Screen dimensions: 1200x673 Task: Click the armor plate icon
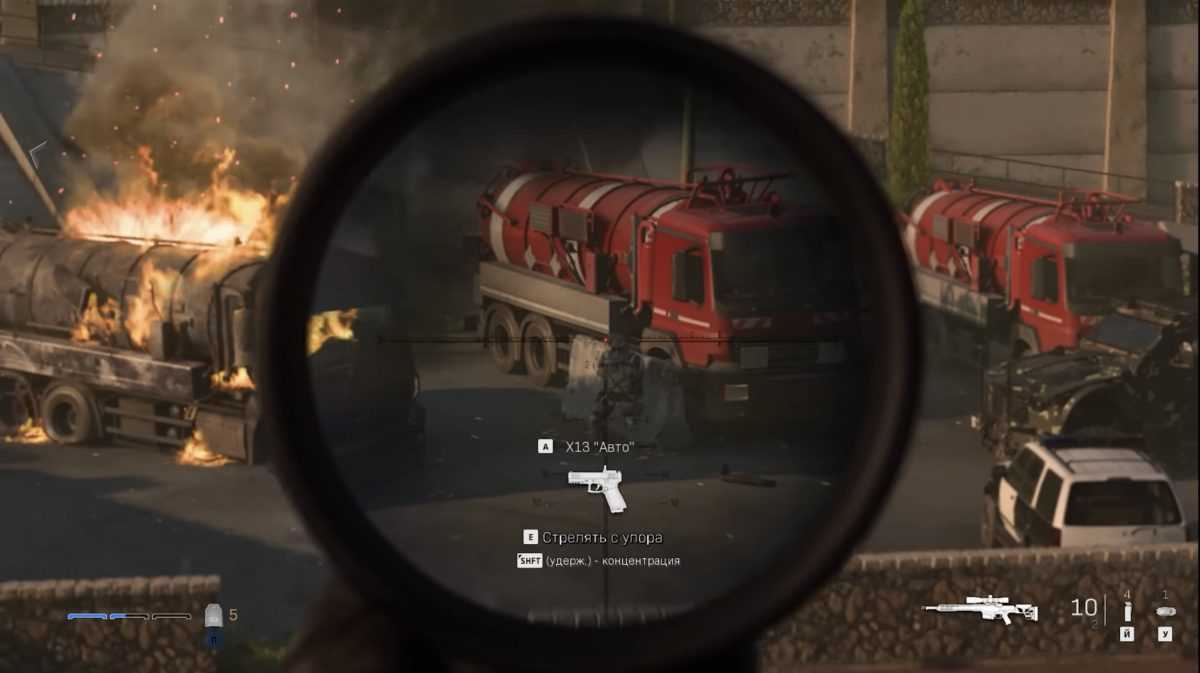click(213, 615)
